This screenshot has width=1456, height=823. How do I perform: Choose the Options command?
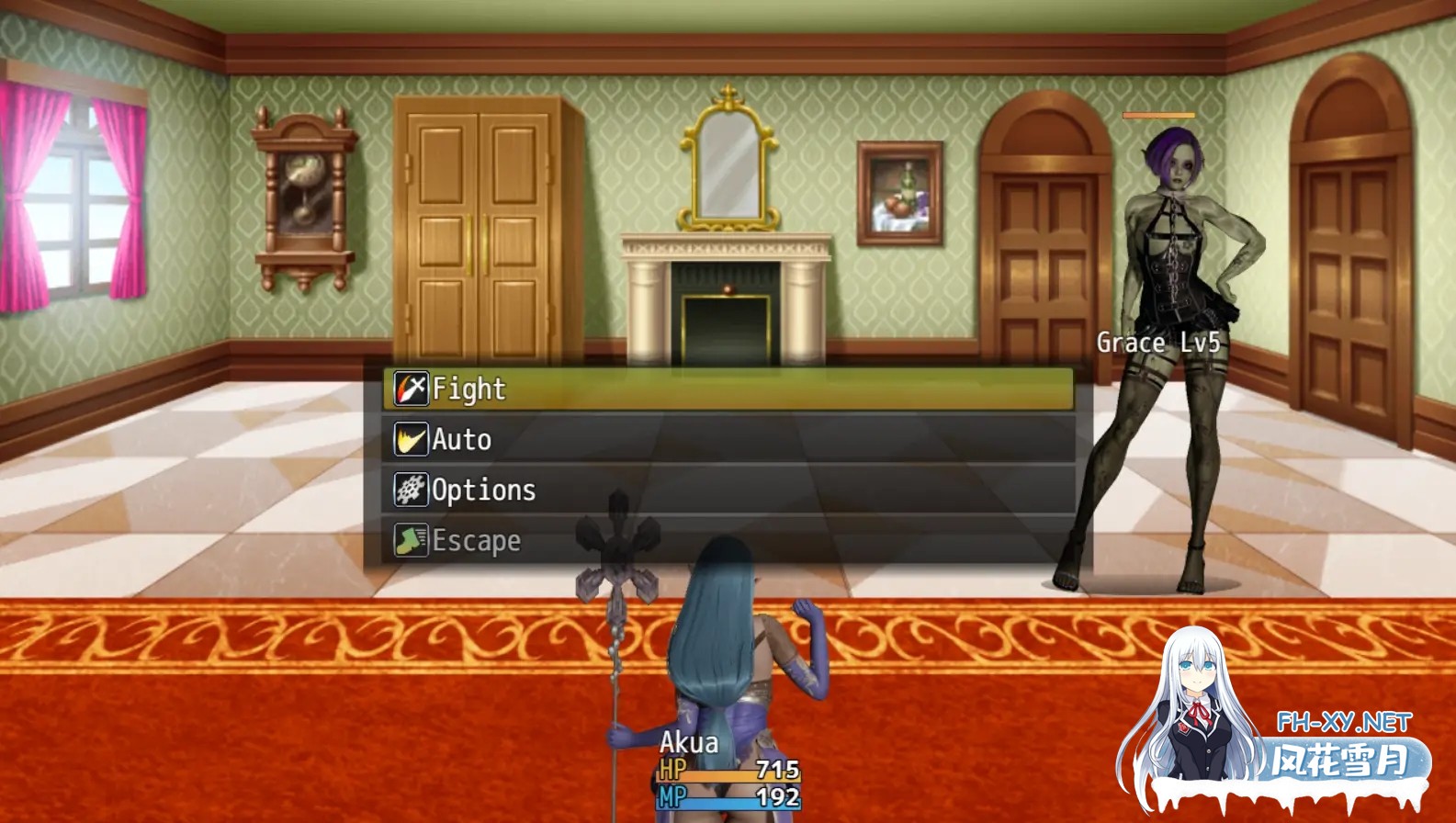(482, 490)
